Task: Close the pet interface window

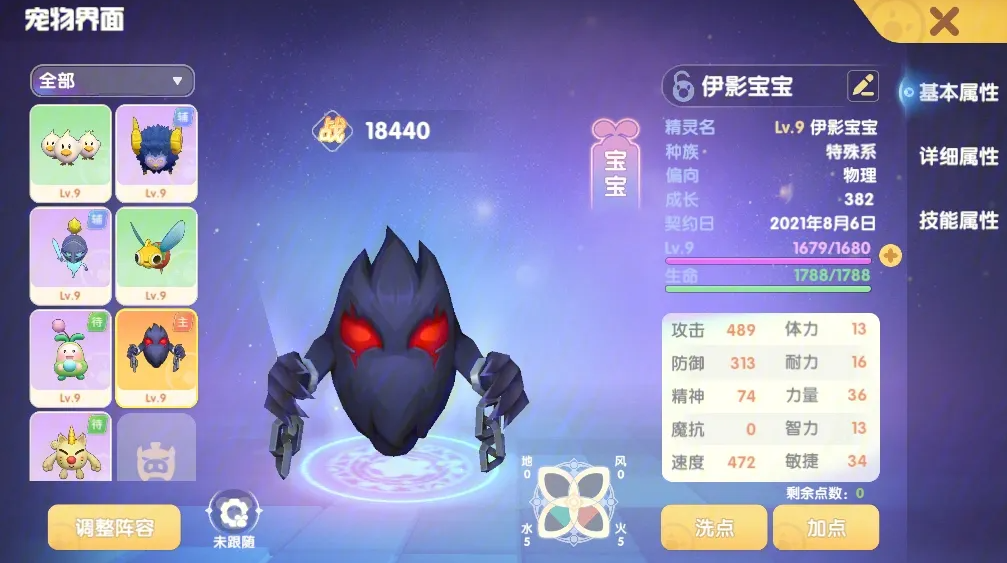Action: click(943, 21)
